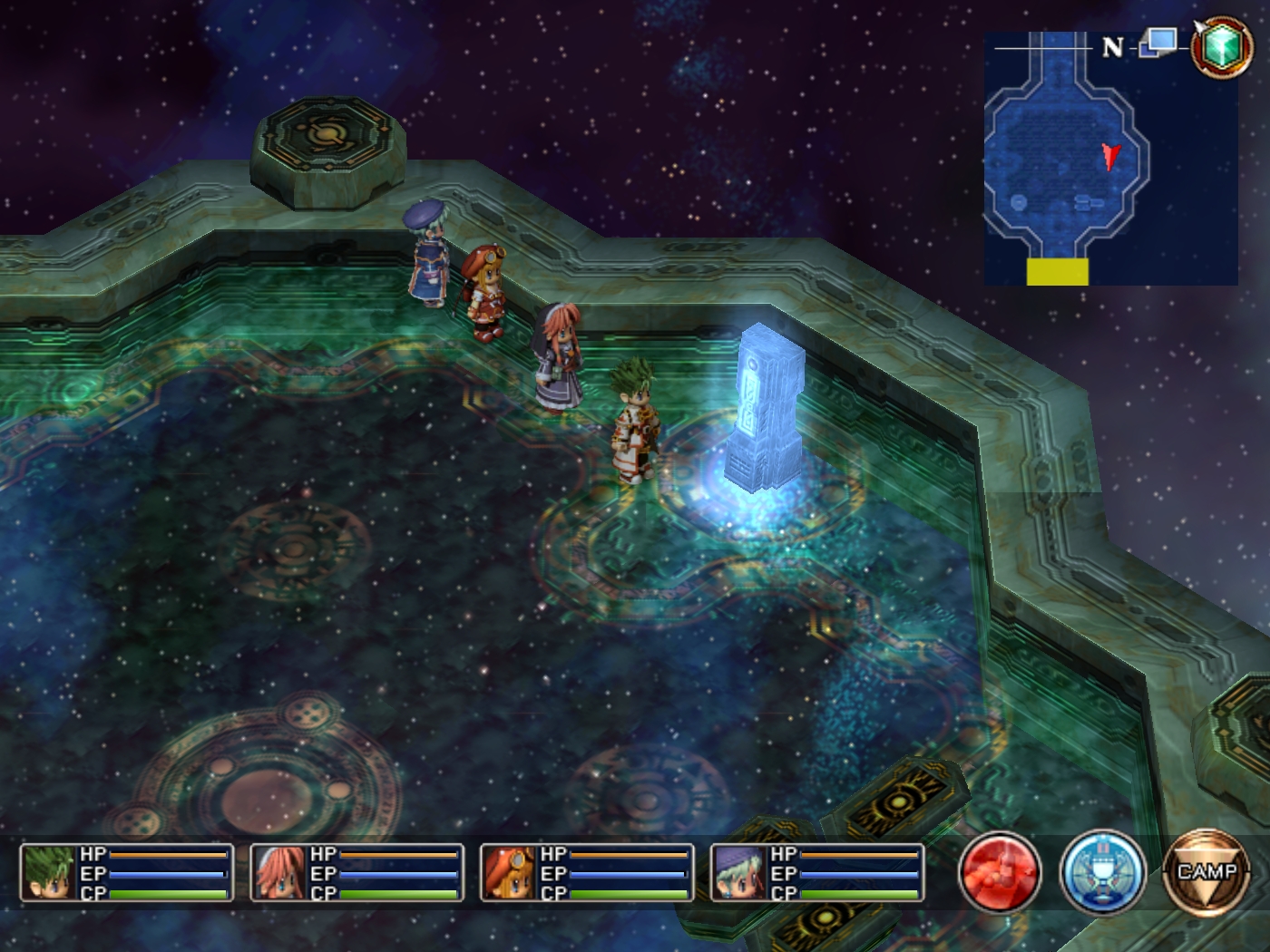1270x952 pixels.
Task: Tap the blue trophy emblem button
Action: tap(1102, 873)
